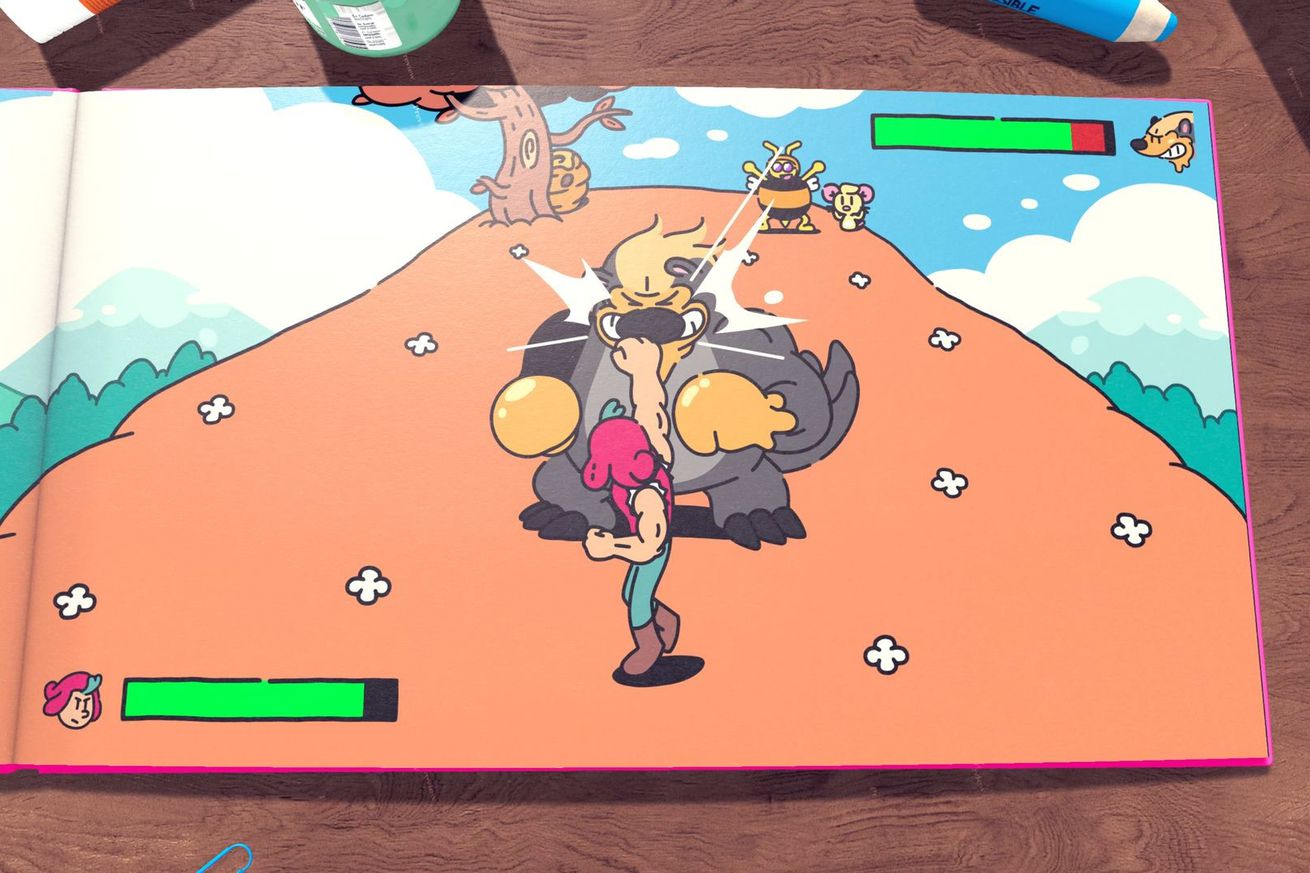The height and width of the screenshot is (873, 1310).
Task: Switch to the heroine's status panel
Action: [200, 697]
